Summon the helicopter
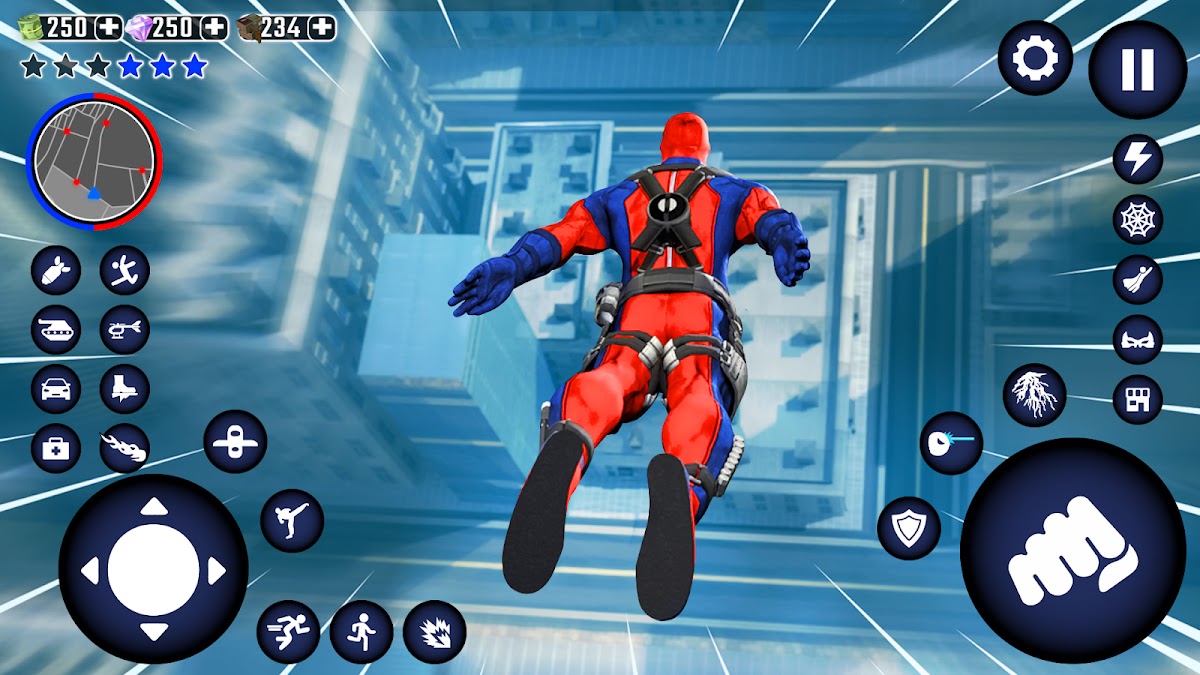Viewport: 1200px width, 675px height. point(125,329)
